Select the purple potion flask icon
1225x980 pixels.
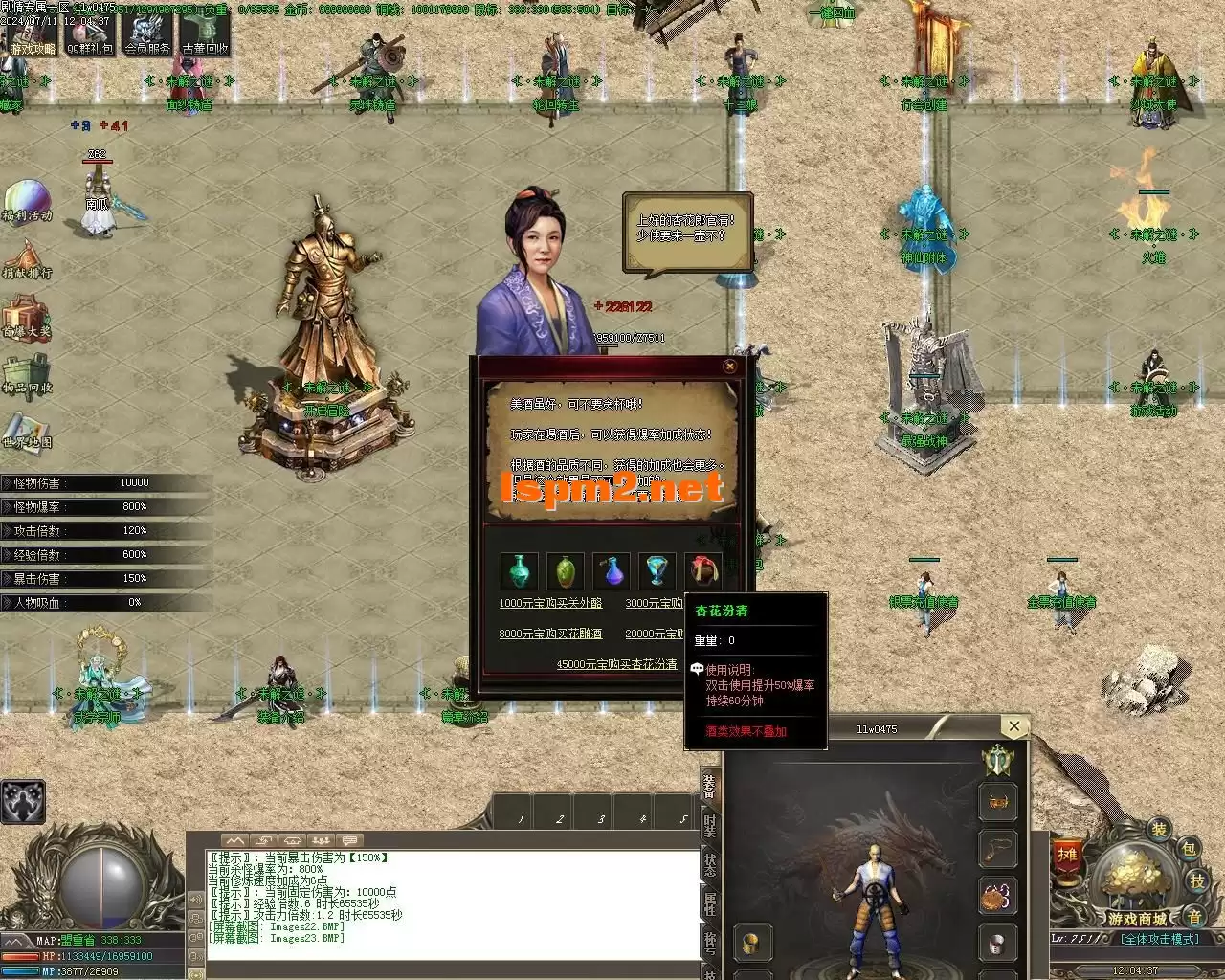click(x=611, y=571)
